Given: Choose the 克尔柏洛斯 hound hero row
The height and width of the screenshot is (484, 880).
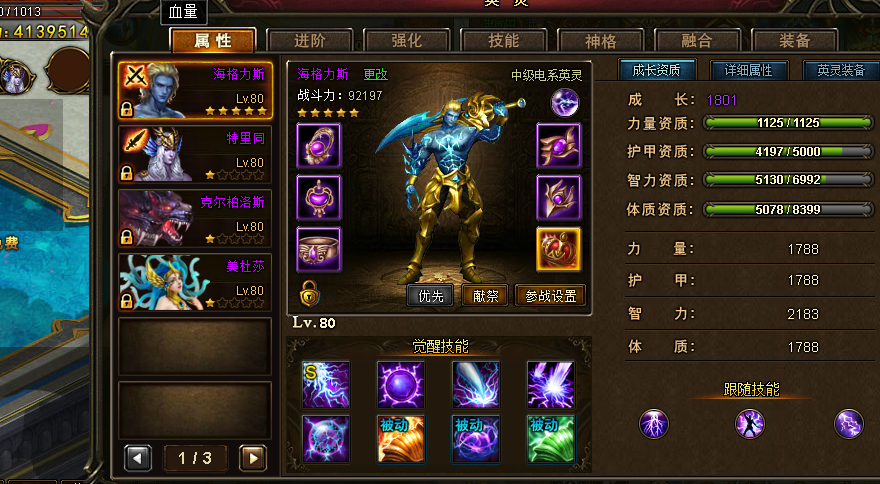Looking at the screenshot, I should pos(195,217).
